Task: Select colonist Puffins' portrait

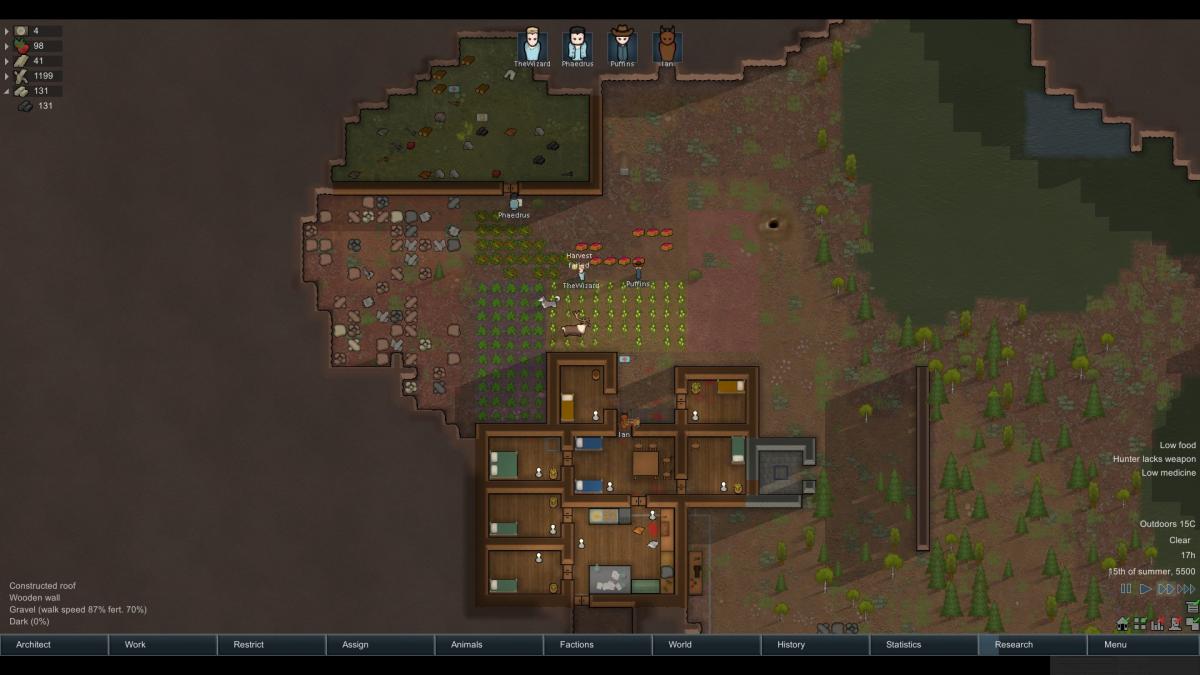Action: click(x=622, y=46)
